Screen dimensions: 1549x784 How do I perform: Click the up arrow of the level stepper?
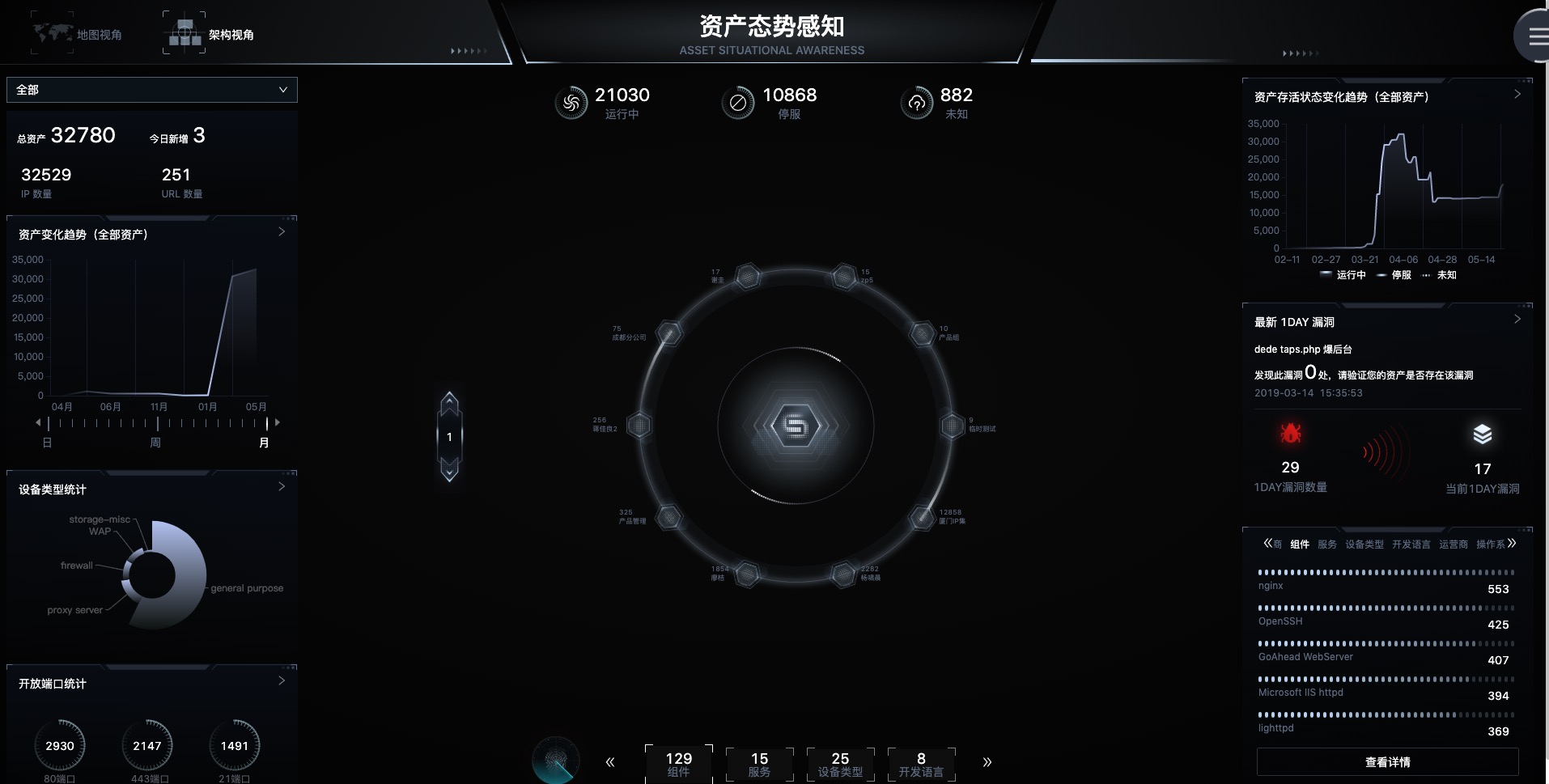[449, 403]
